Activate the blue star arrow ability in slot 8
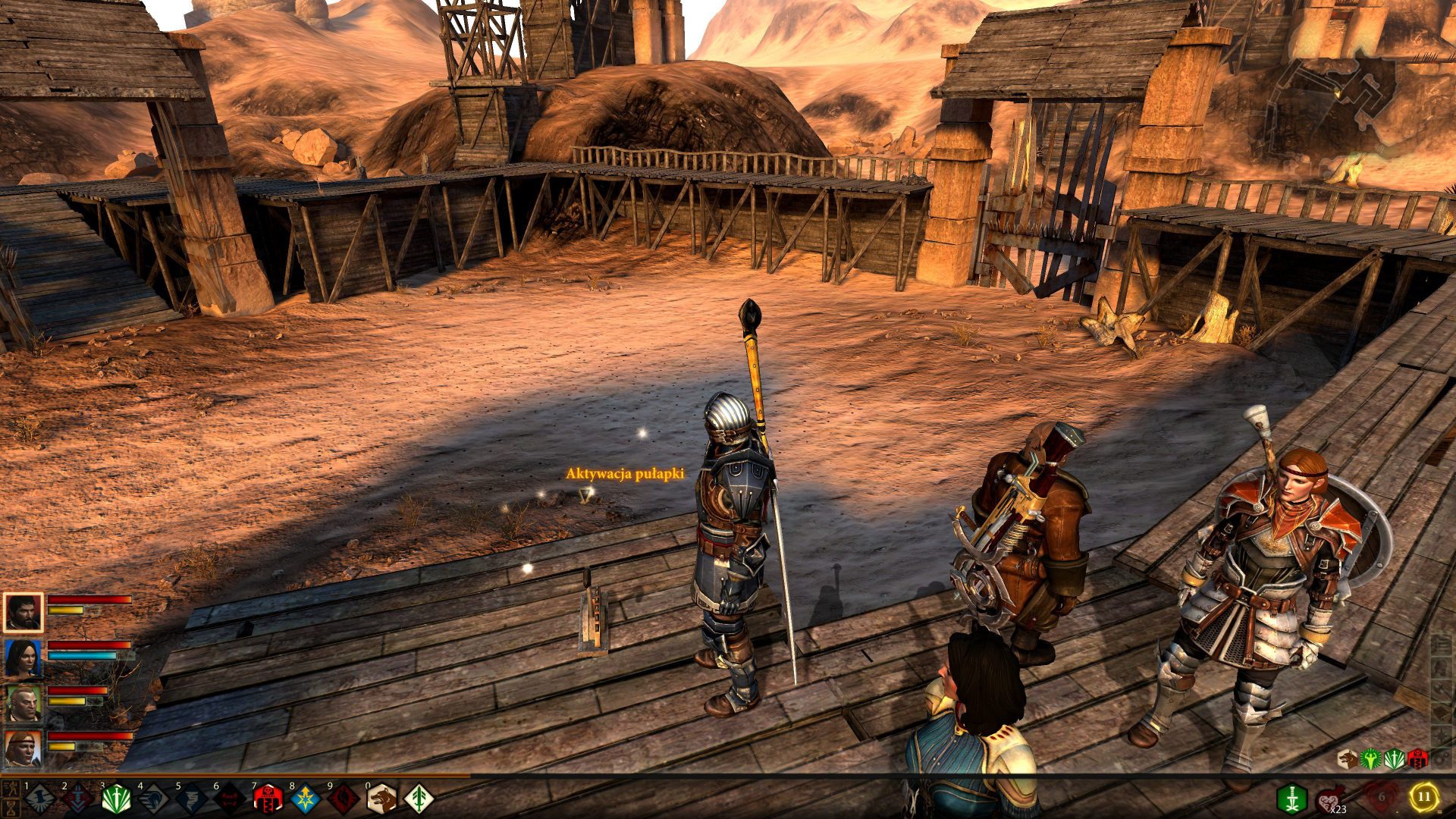This screenshot has width=1456, height=819. (305, 799)
